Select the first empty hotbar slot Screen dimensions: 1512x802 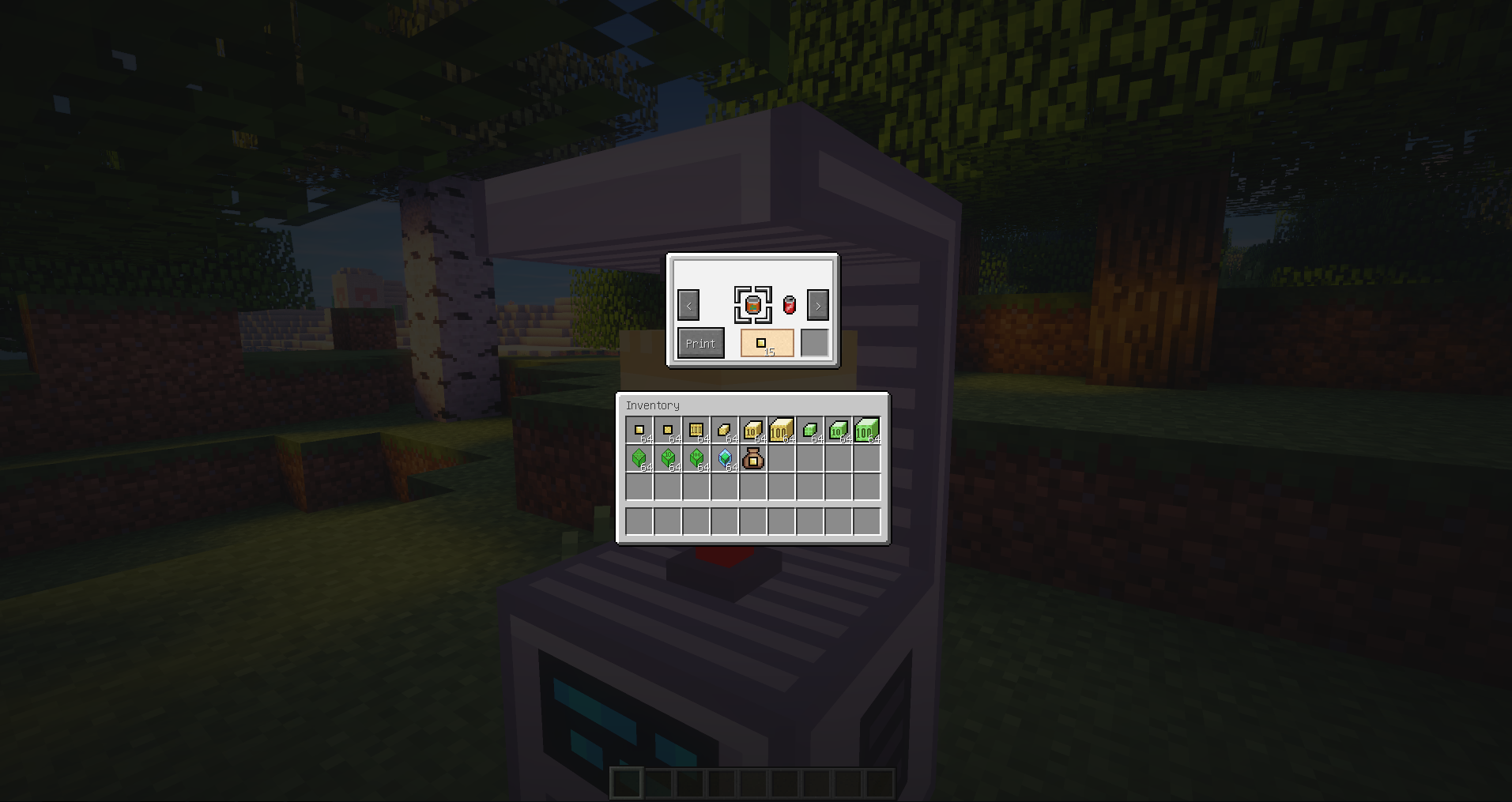(x=628, y=784)
